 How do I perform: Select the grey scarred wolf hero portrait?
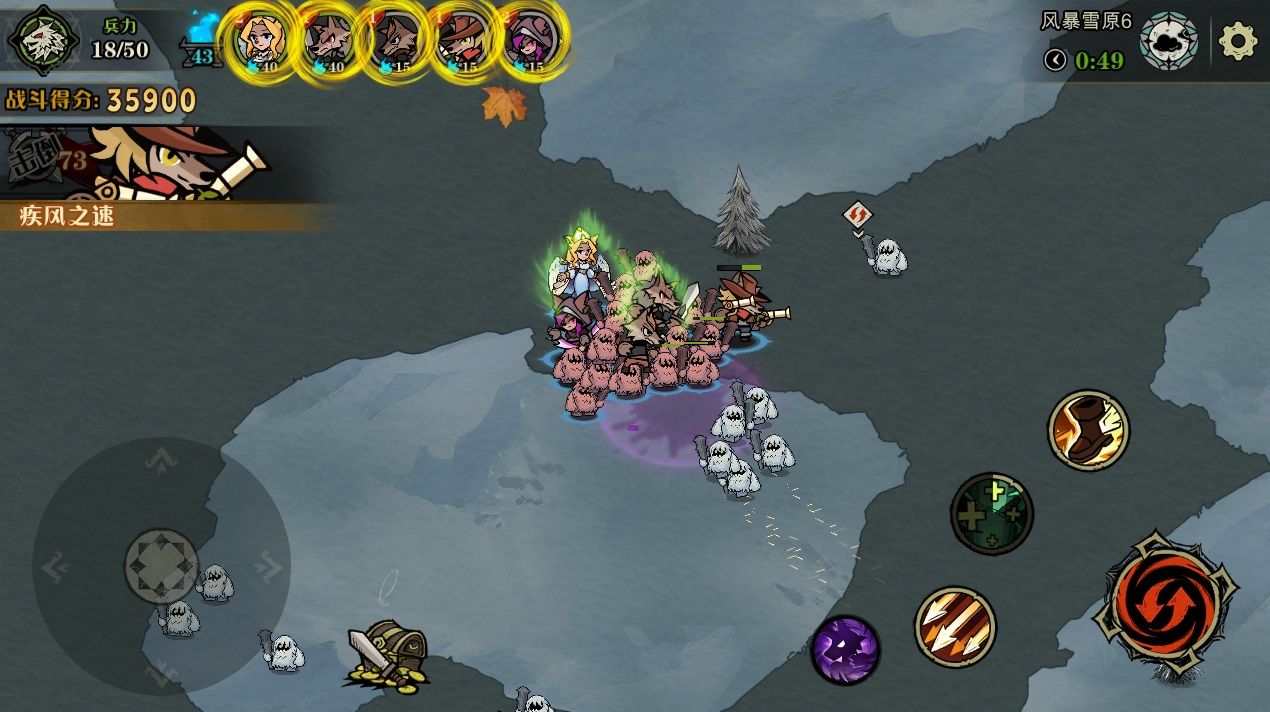(329, 43)
